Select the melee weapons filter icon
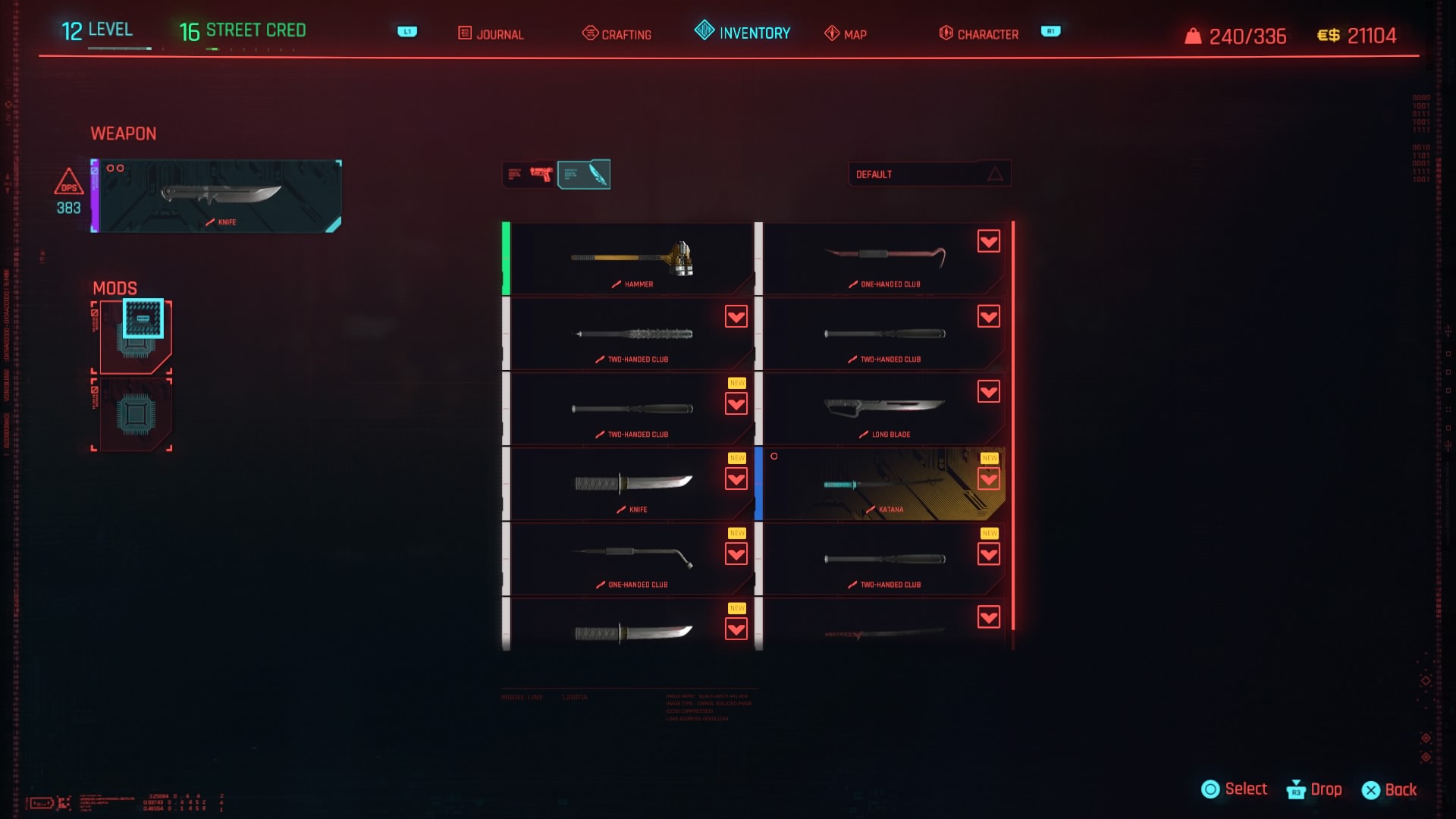Image resolution: width=1456 pixels, height=819 pixels. 585,174
